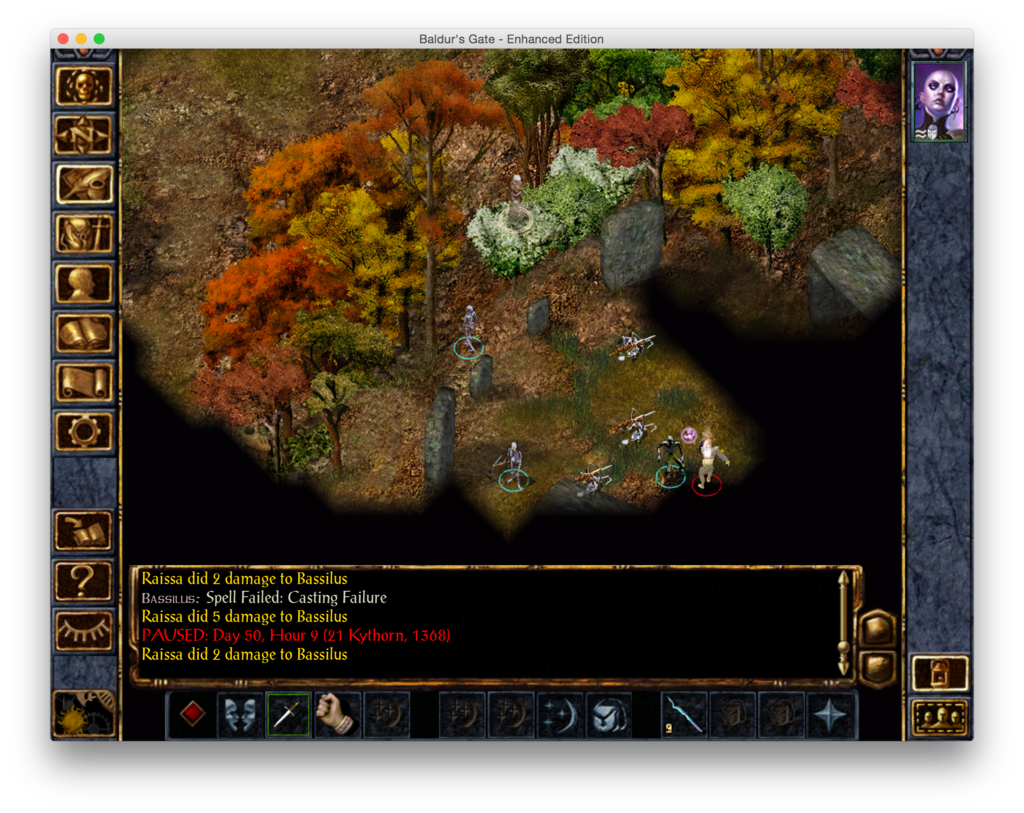Image resolution: width=1024 pixels, height=813 pixels.
Task: Toggle the closed-eye hide interface button
Action: [84, 630]
